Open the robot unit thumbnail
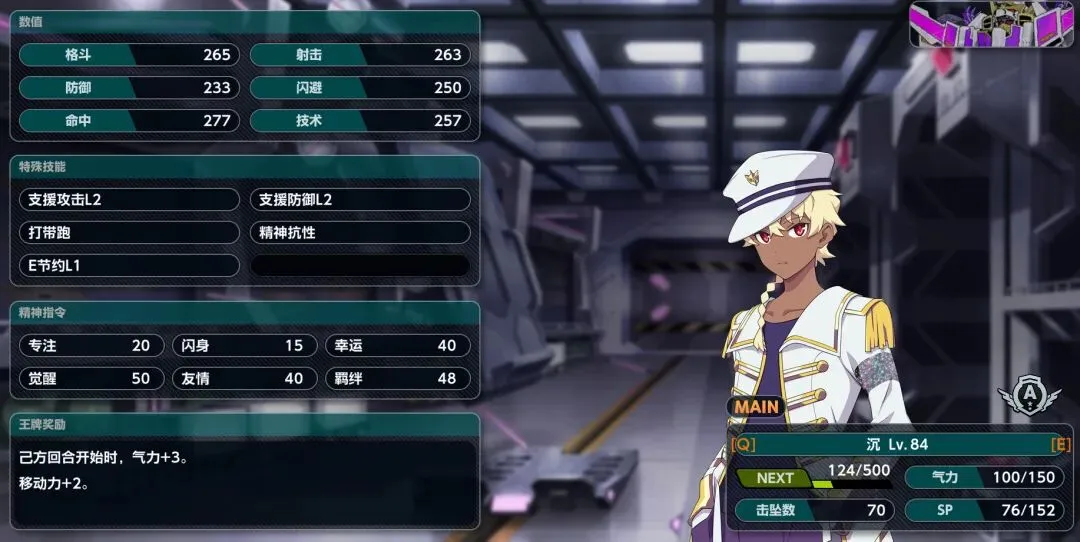 point(990,24)
